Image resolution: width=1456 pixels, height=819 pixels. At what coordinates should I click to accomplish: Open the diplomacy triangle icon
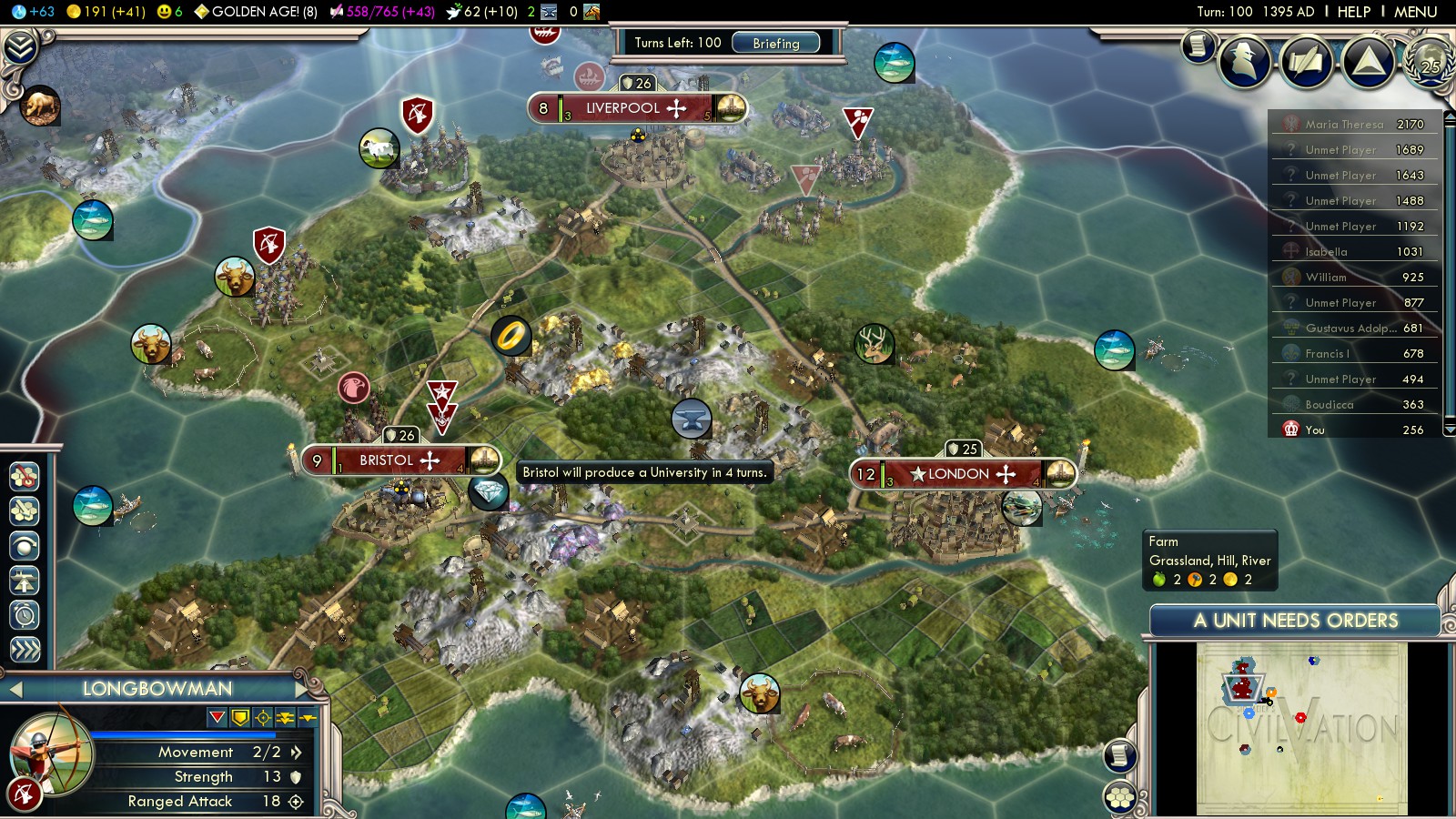[1369, 62]
